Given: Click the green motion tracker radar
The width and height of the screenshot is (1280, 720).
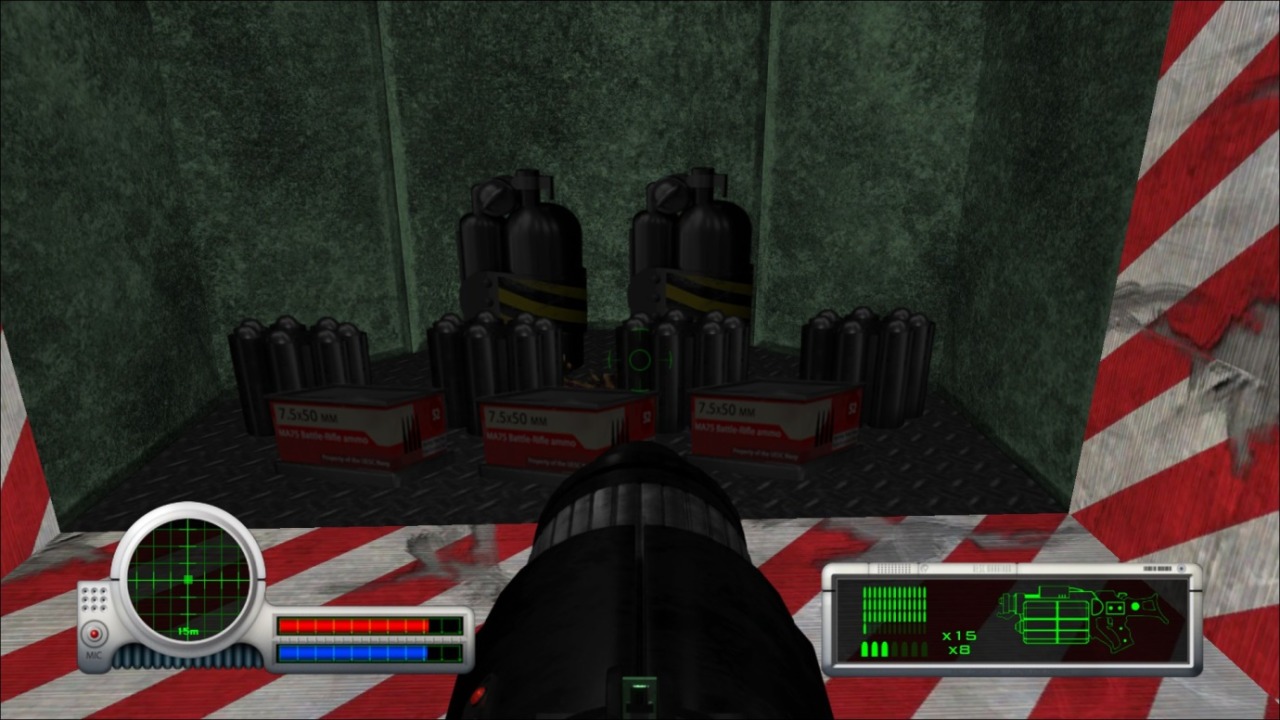Looking at the screenshot, I should pos(188,580).
